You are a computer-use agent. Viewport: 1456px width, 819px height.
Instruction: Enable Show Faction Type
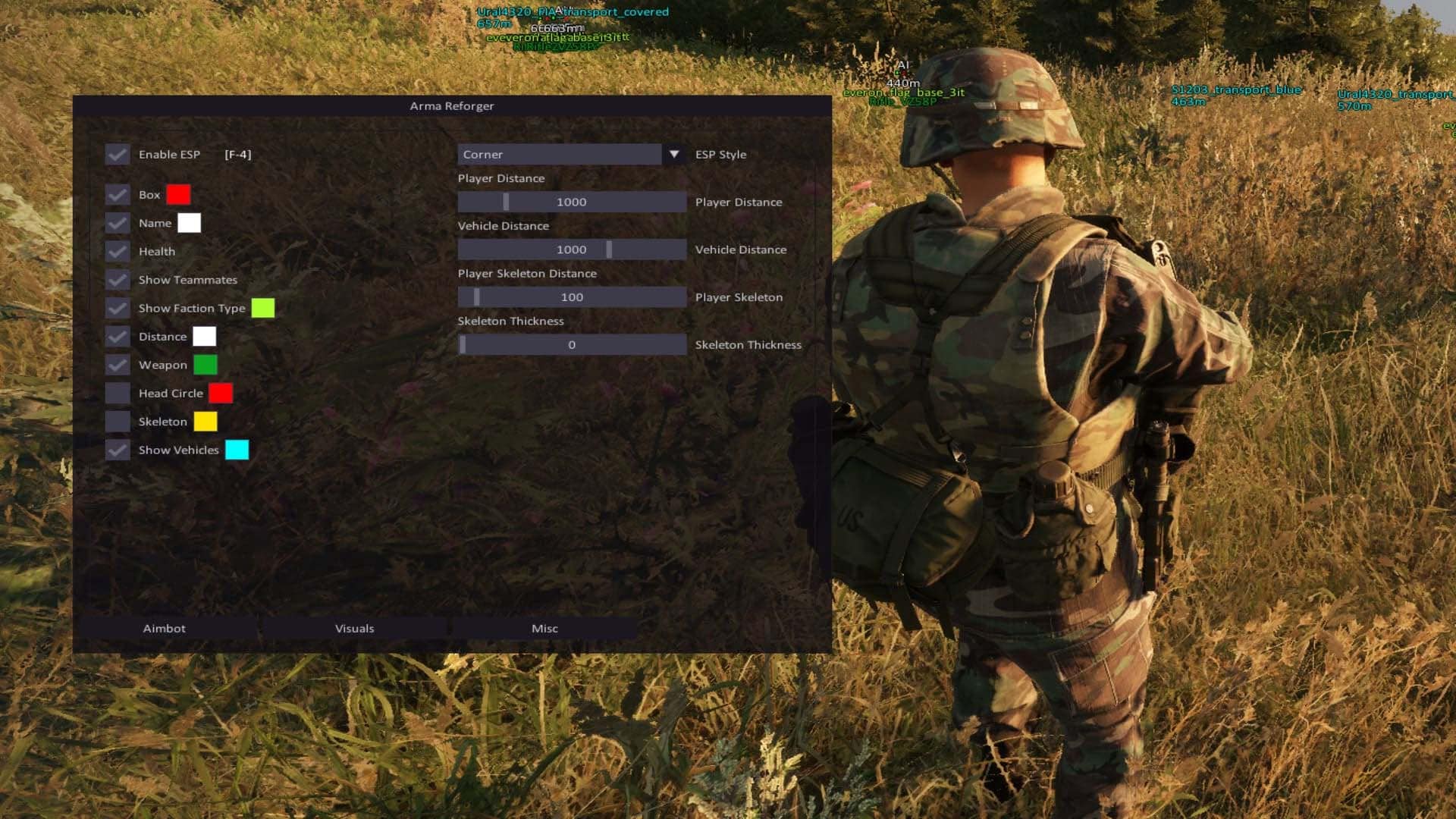pyautogui.click(x=118, y=308)
